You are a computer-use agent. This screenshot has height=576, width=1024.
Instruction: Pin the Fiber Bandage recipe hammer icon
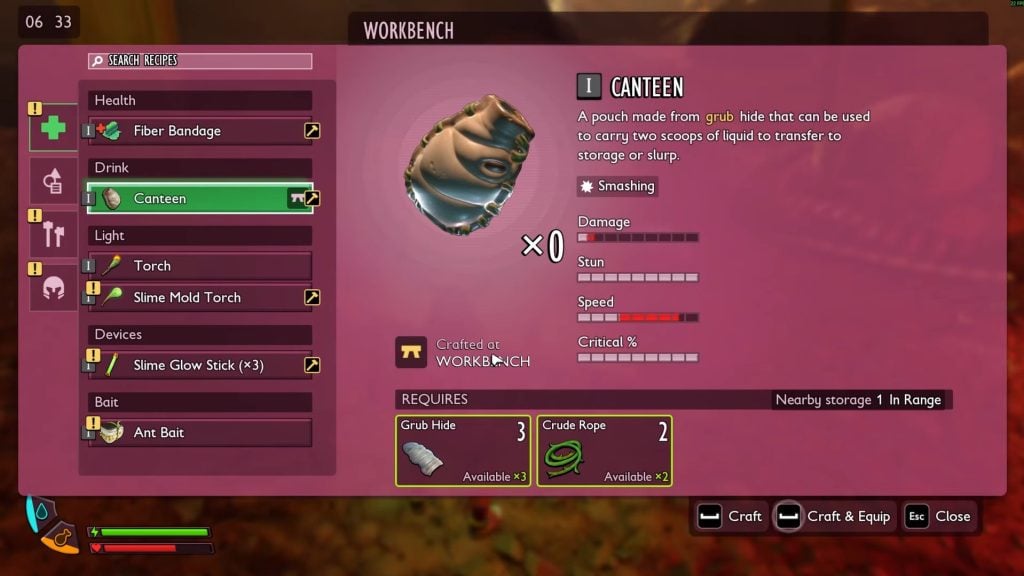click(312, 131)
